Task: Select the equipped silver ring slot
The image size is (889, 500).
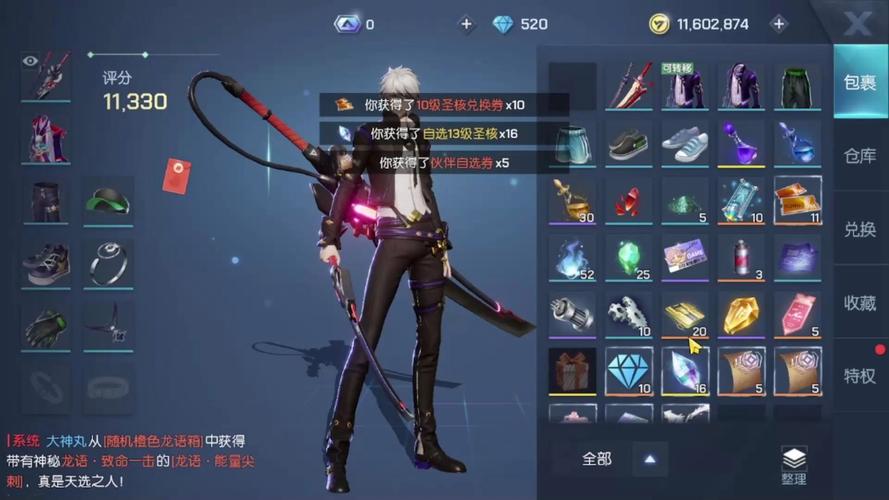Action: pos(108,263)
